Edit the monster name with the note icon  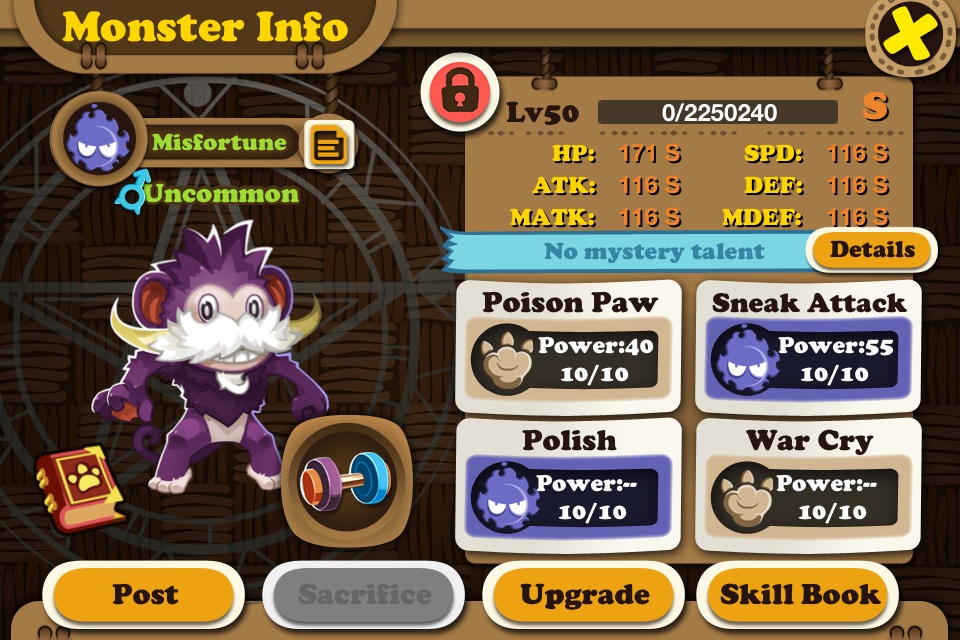[328, 146]
